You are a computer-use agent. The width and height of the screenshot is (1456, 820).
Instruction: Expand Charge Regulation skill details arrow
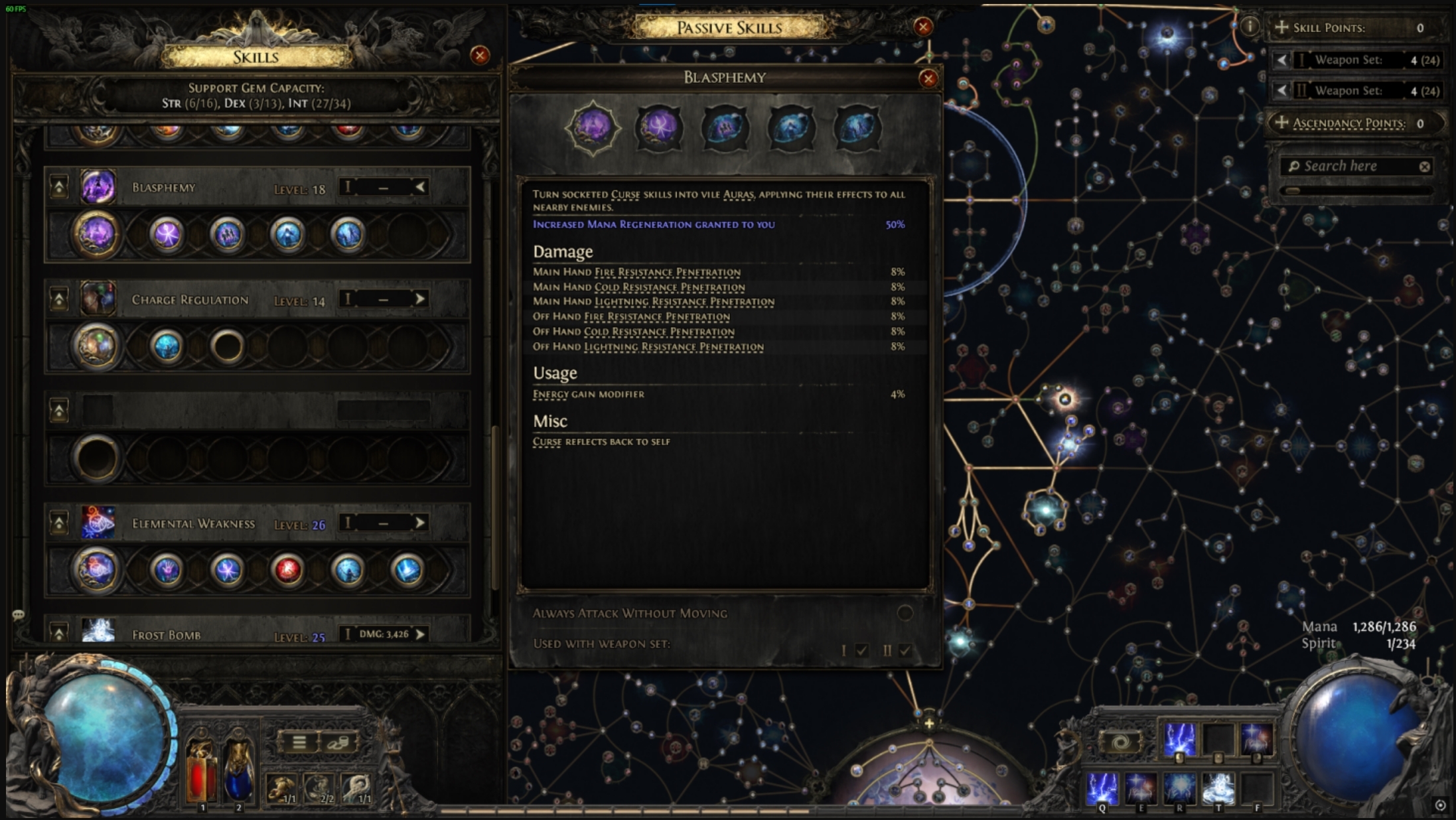pos(420,299)
